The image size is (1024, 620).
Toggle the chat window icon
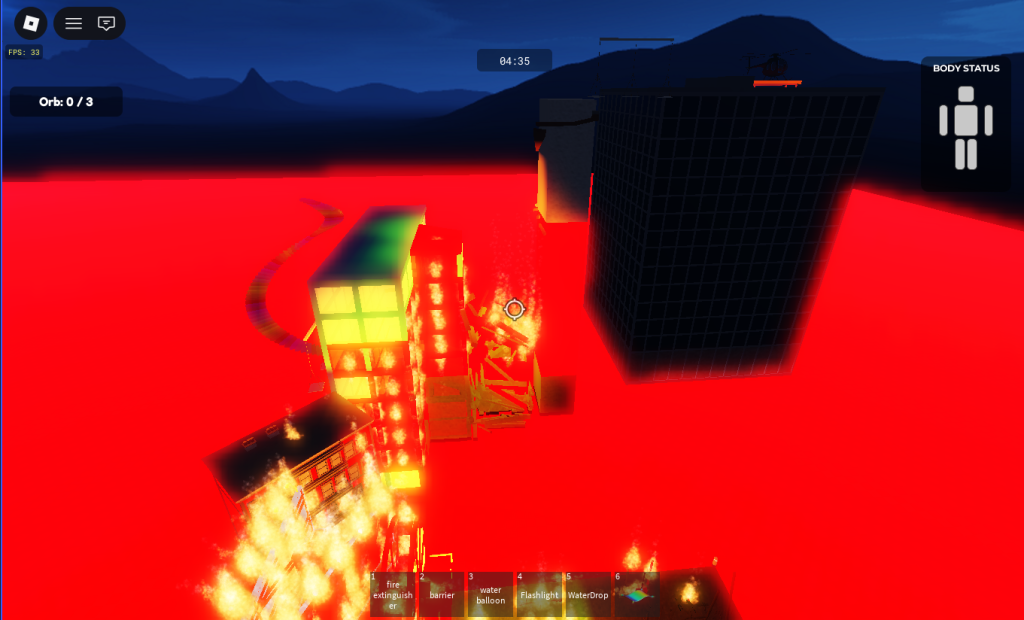click(x=106, y=23)
